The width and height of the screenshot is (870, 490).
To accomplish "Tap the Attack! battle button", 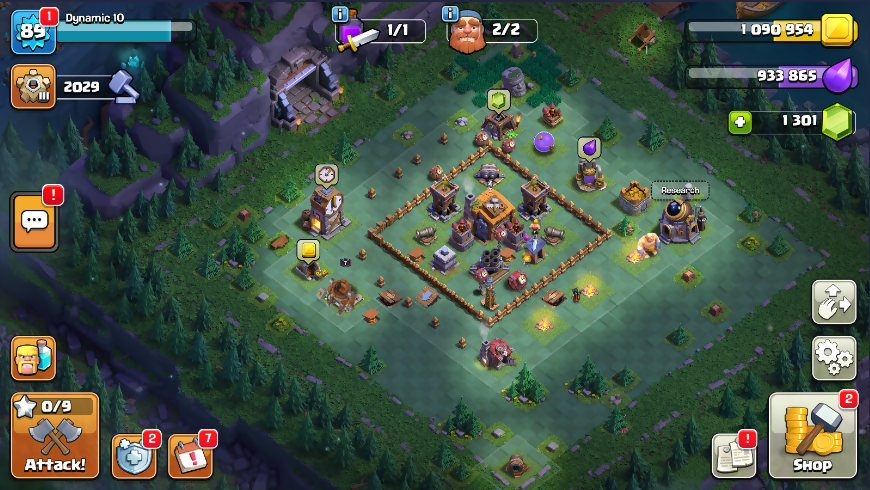I will (x=55, y=435).
